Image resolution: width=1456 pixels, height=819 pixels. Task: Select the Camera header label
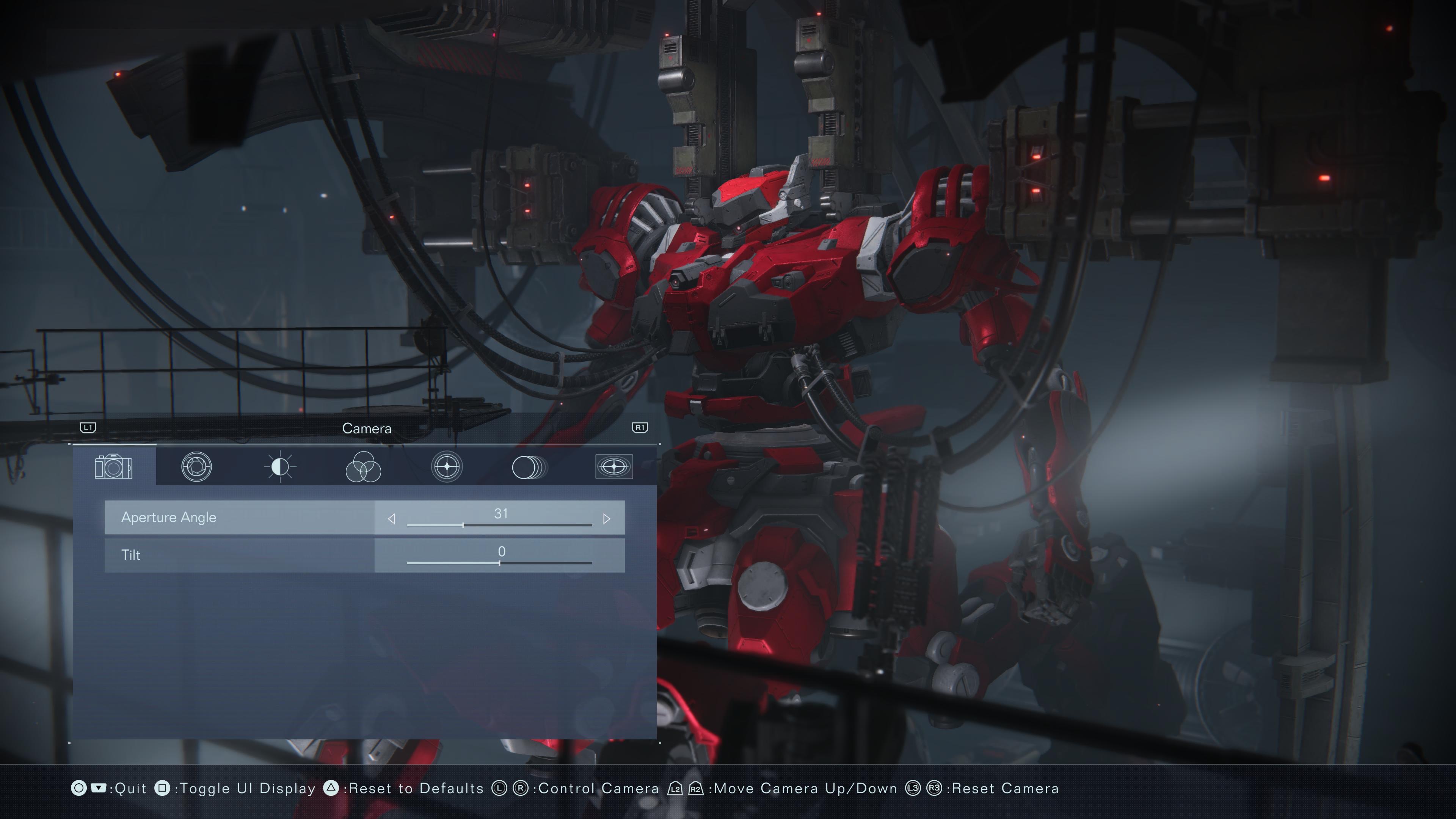pyautogui.click(x=367, y=428)
